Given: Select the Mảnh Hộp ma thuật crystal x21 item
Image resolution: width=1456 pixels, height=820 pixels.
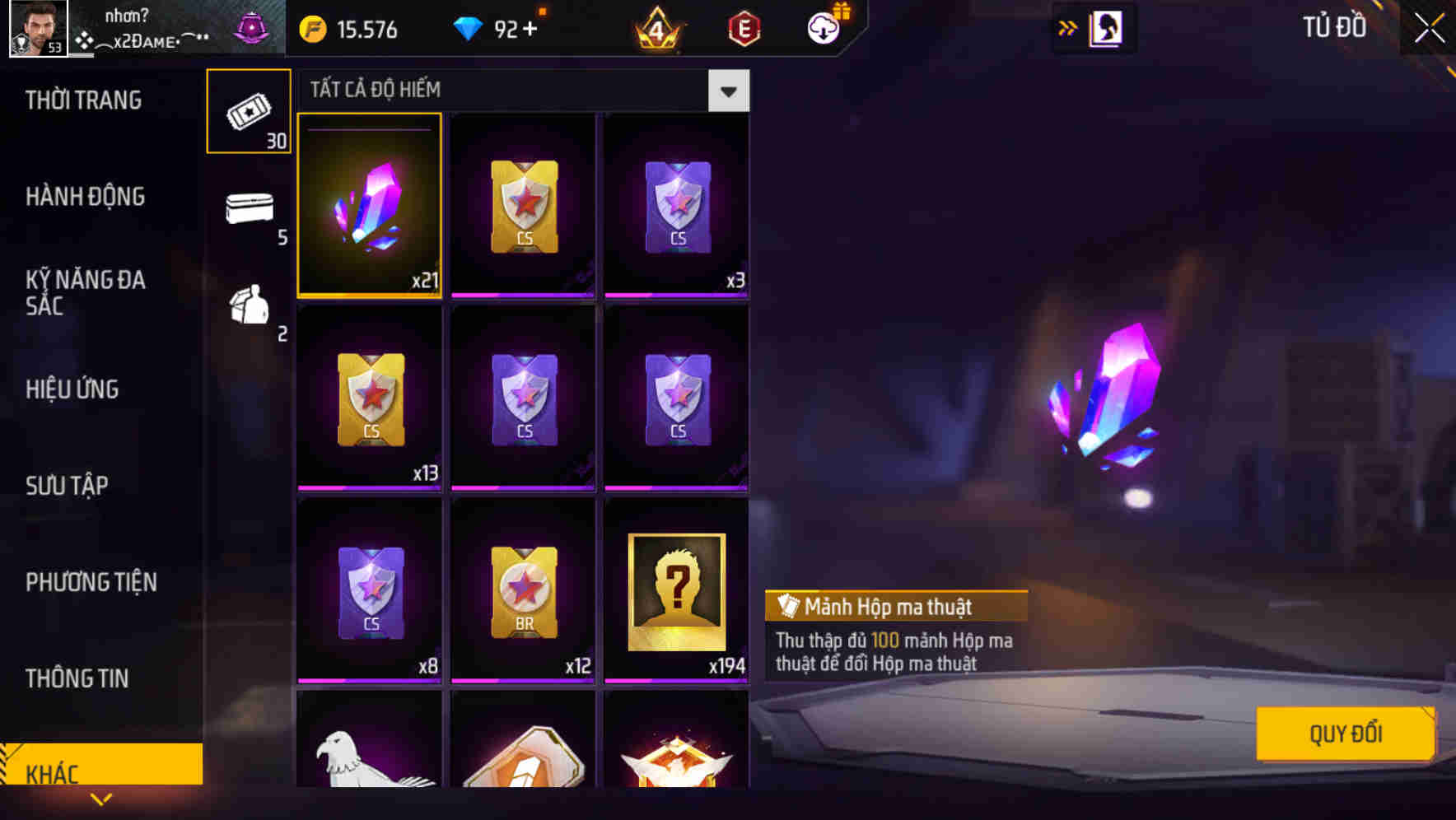Looking at the screenshot, I should coord(369,206).
